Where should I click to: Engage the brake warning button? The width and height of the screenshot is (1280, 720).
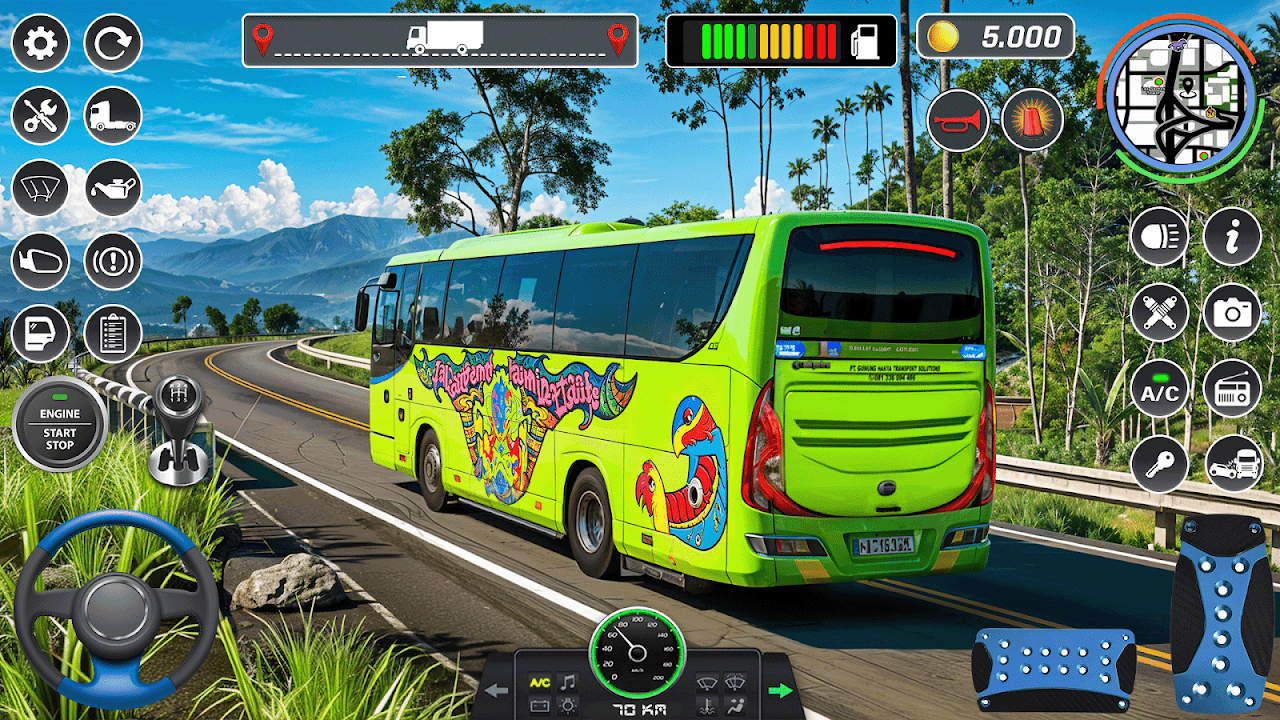click(113, 261)
